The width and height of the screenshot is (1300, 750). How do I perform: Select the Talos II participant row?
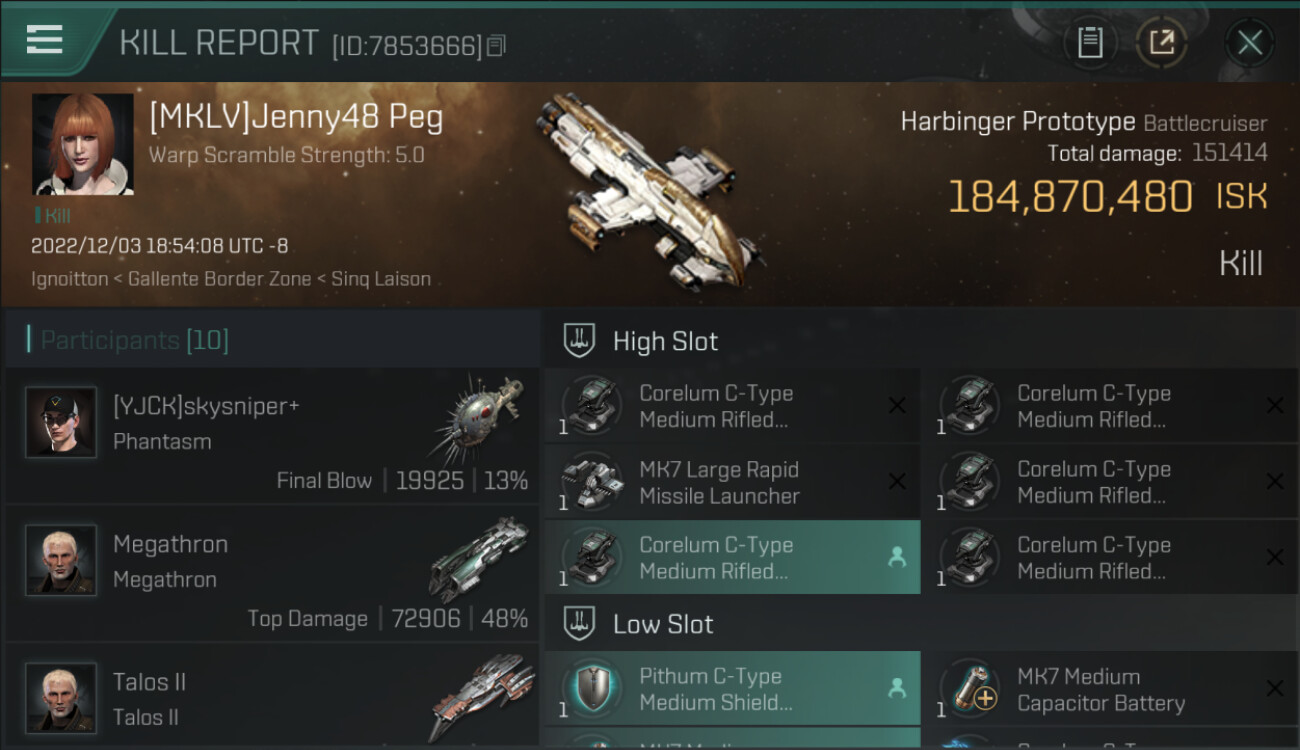271,698
